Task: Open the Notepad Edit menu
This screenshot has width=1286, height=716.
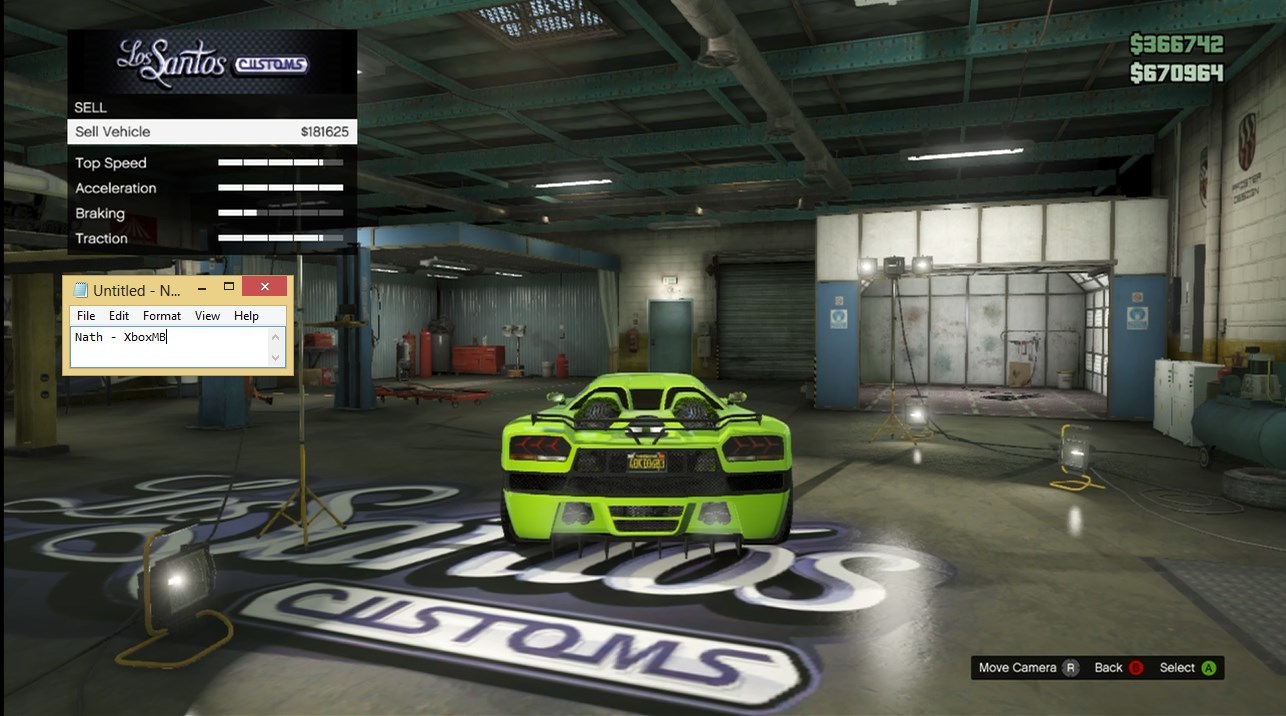Action: pos(119,316)
